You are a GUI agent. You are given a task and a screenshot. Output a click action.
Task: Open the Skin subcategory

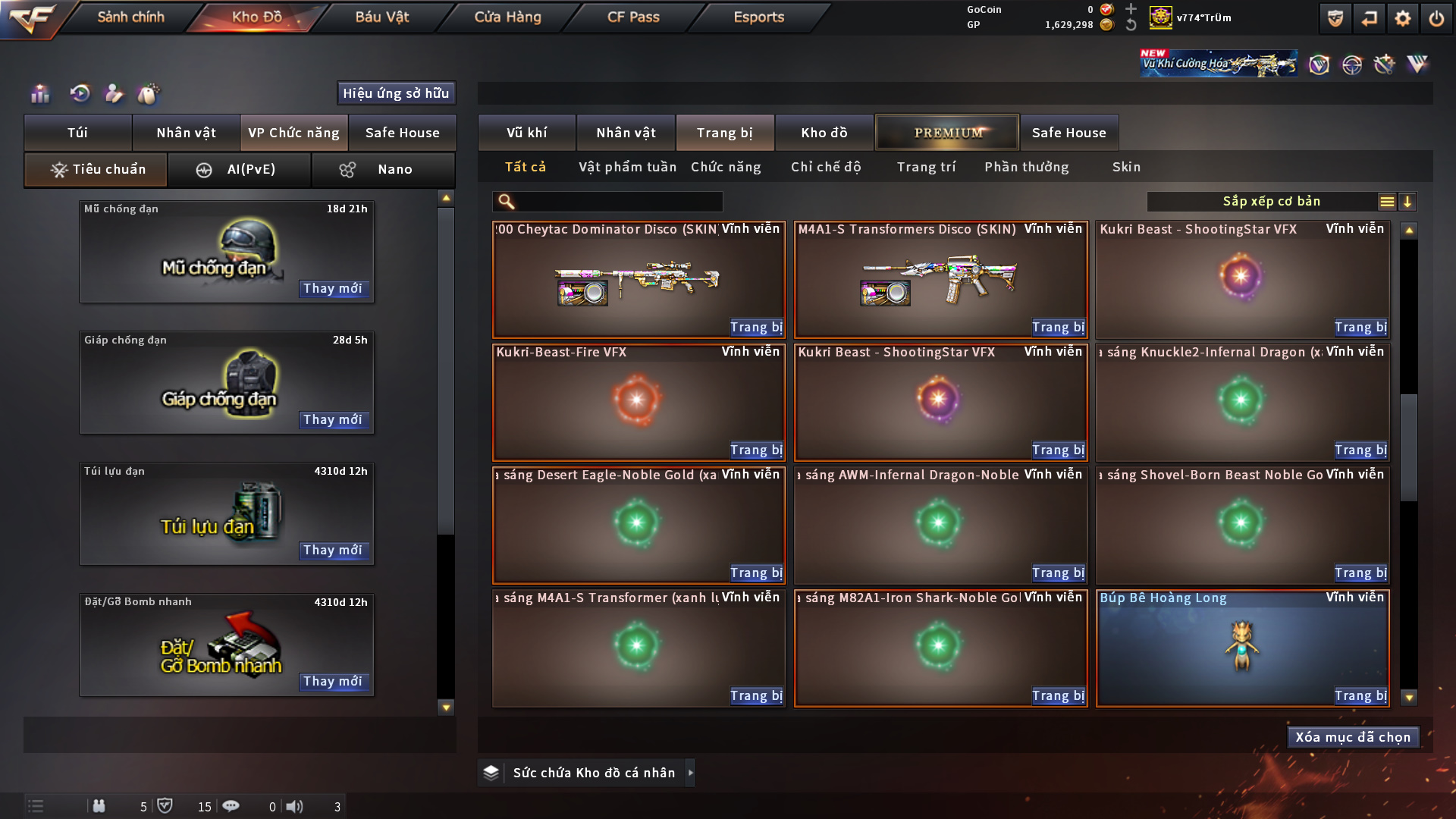[1125, 167]
